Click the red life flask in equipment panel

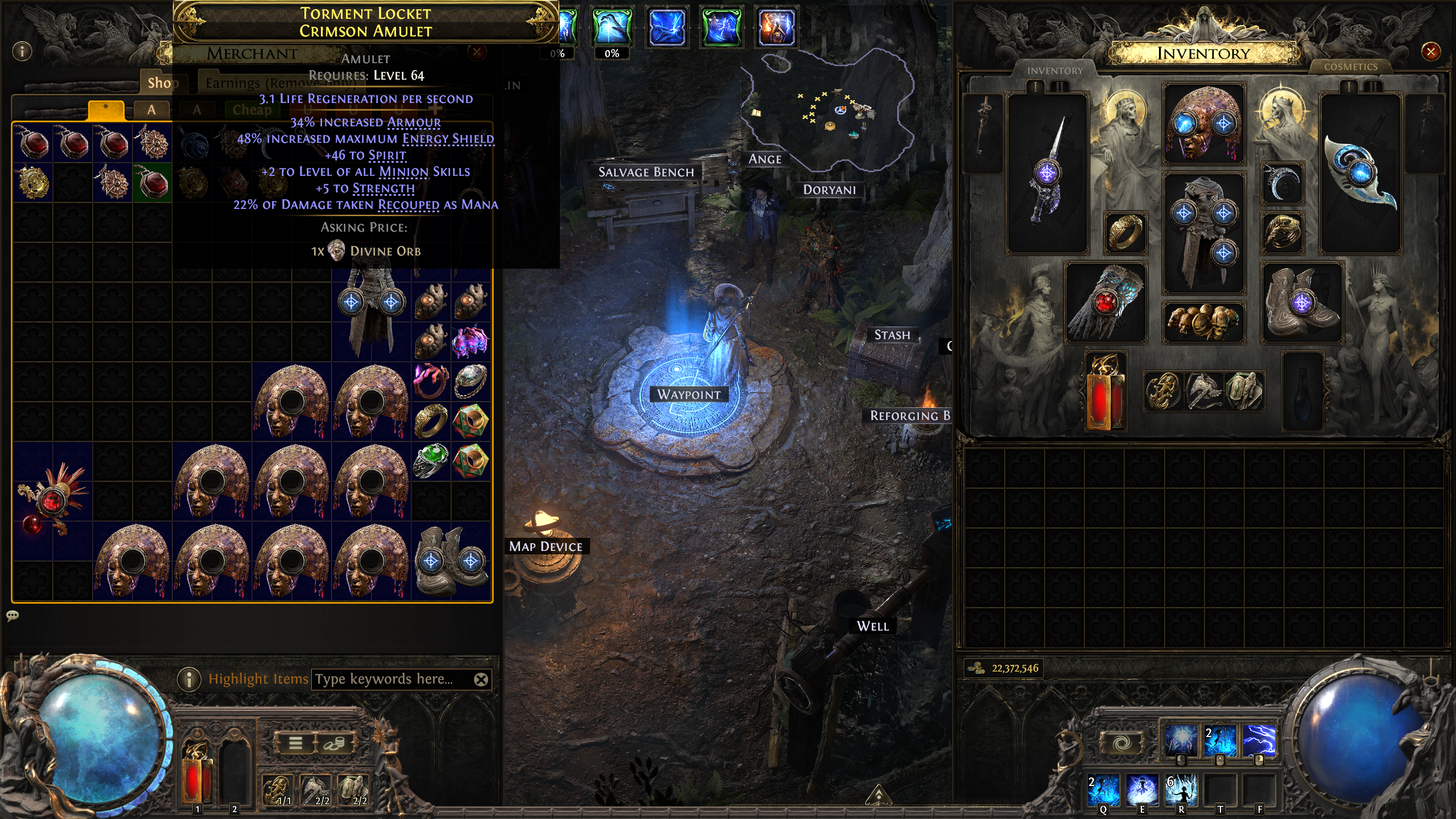tap(1104, 393)
